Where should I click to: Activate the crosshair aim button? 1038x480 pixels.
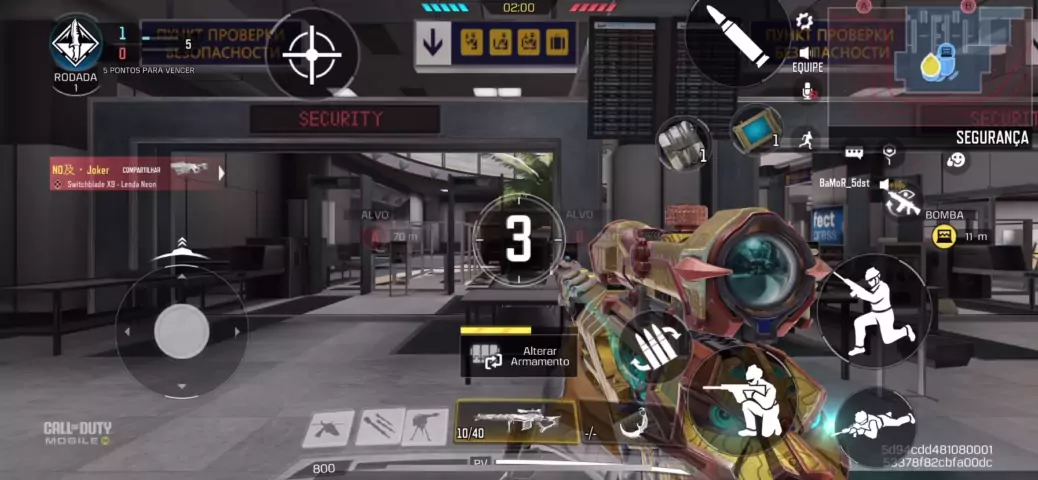coord(312,53)
